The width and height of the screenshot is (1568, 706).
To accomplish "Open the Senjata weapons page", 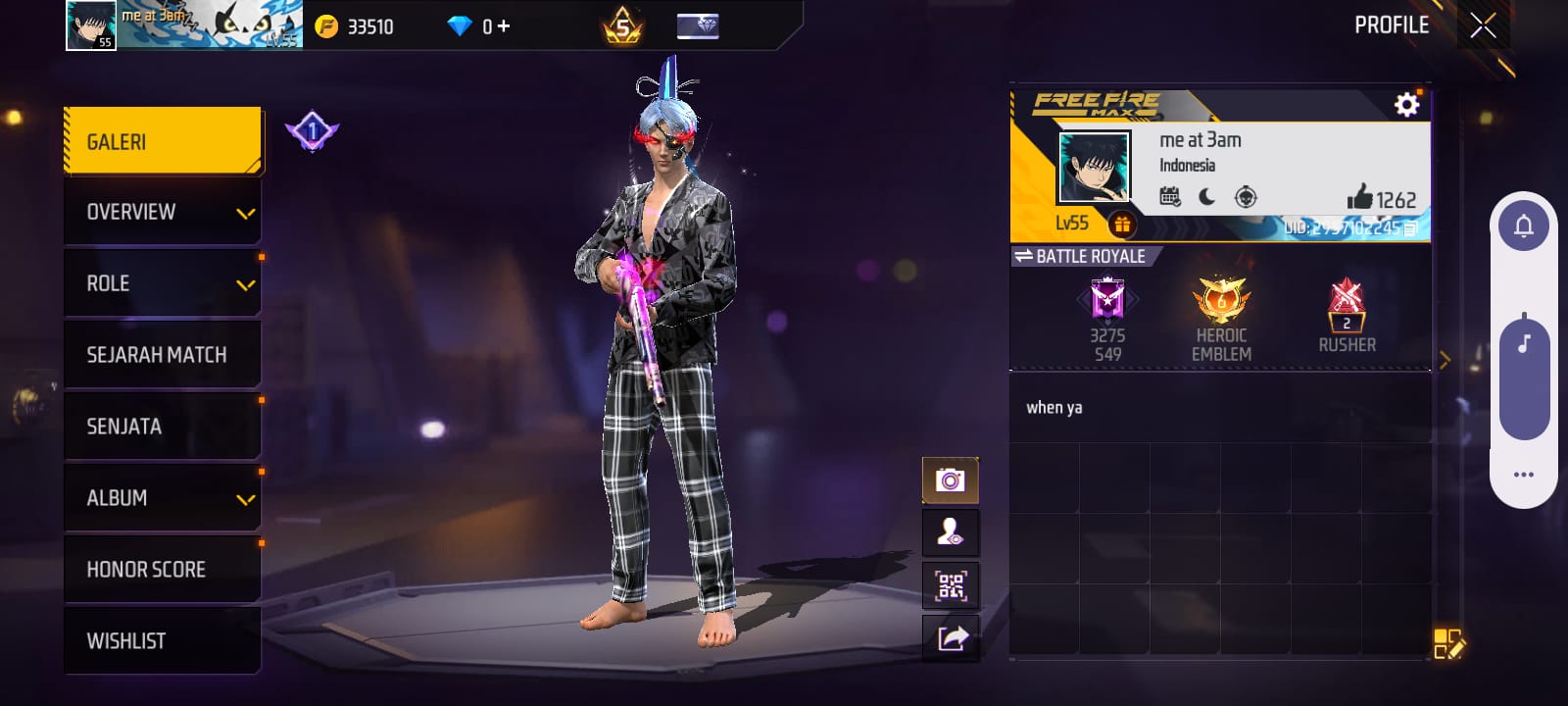I will pyautogui.click(x=163, y=427).
